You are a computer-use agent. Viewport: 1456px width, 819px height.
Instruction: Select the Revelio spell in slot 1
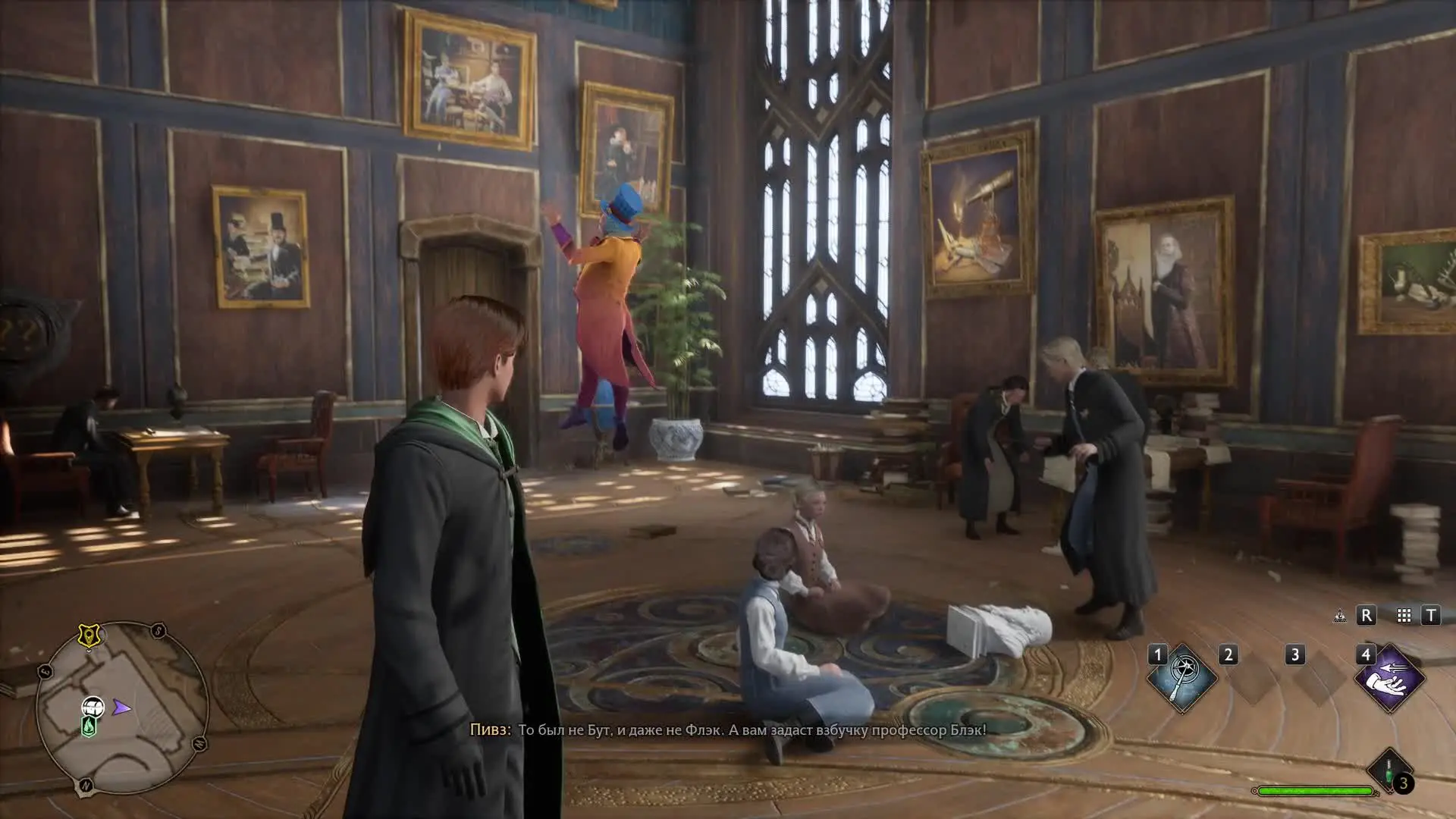point(1181,678)
